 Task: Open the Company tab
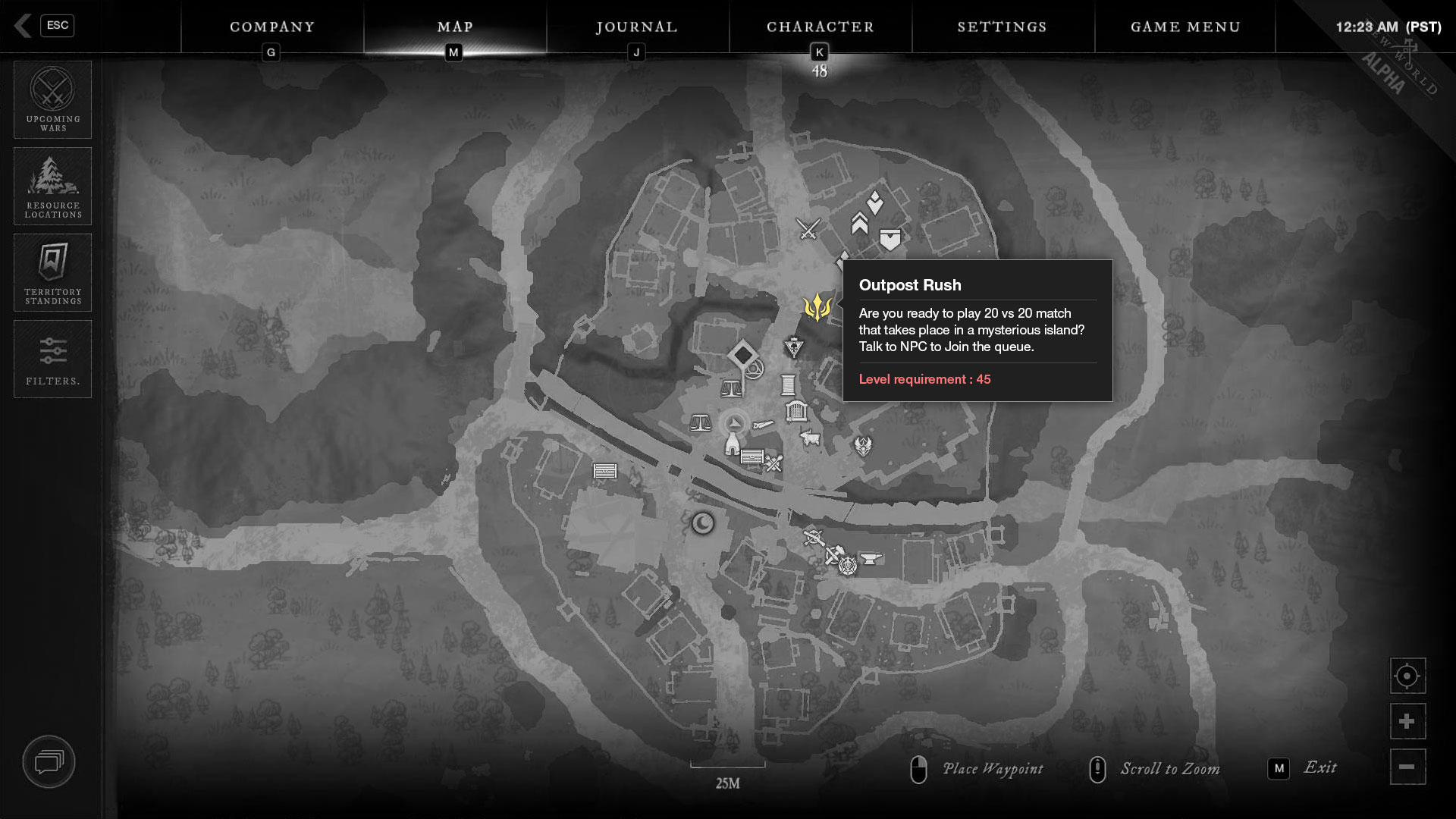click(x=272, y=27)
